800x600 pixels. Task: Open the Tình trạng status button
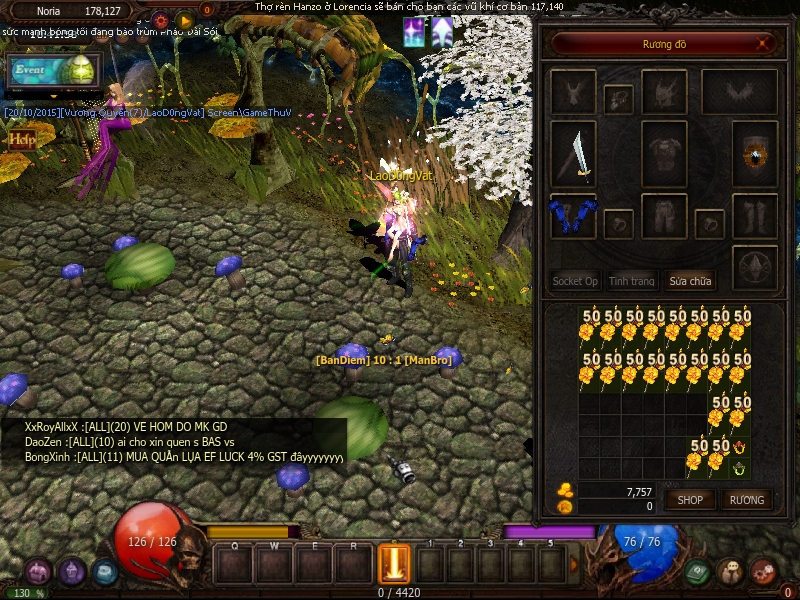point(632,281)
